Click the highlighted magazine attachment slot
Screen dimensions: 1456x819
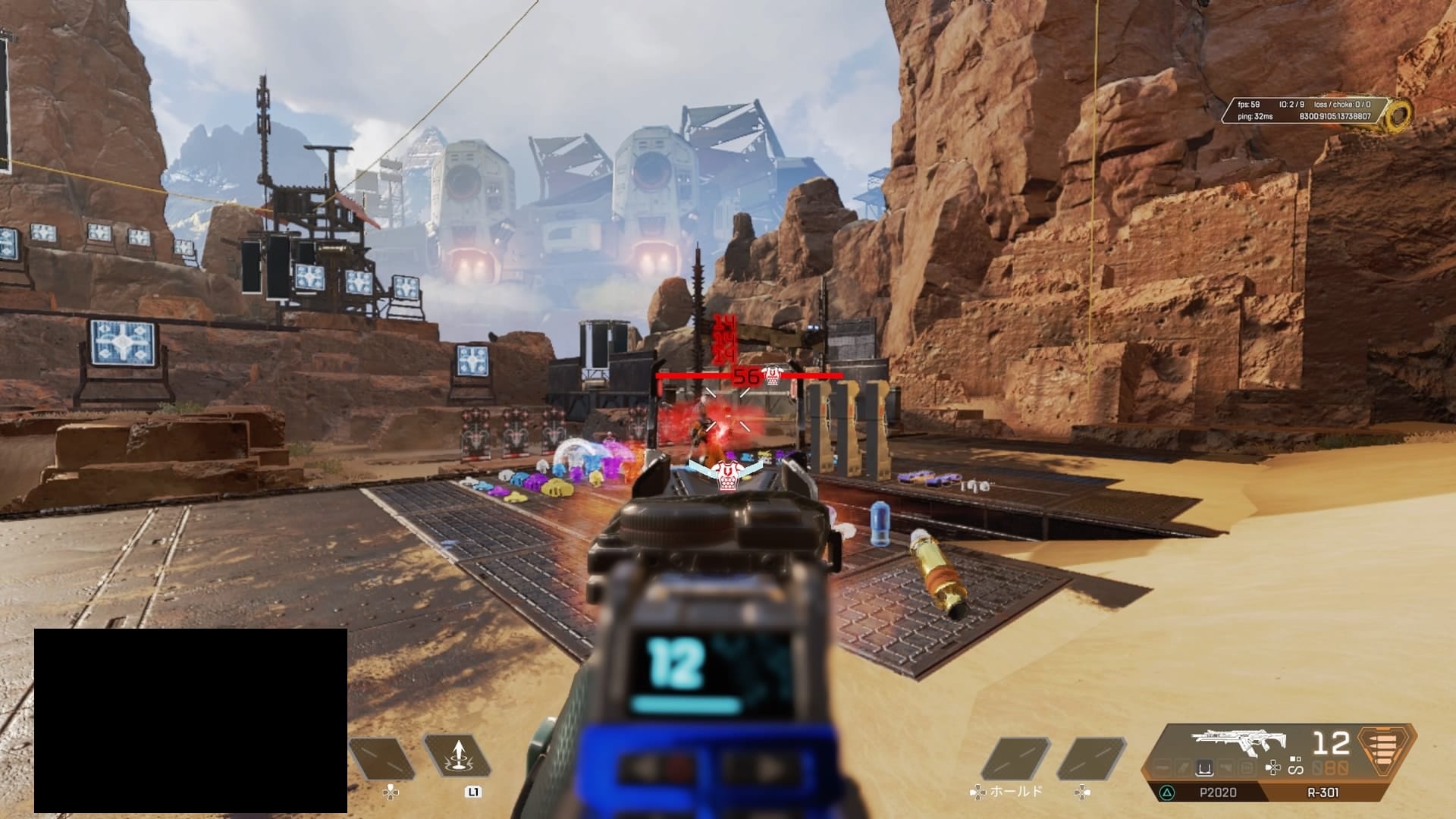tap(1203, 769)
